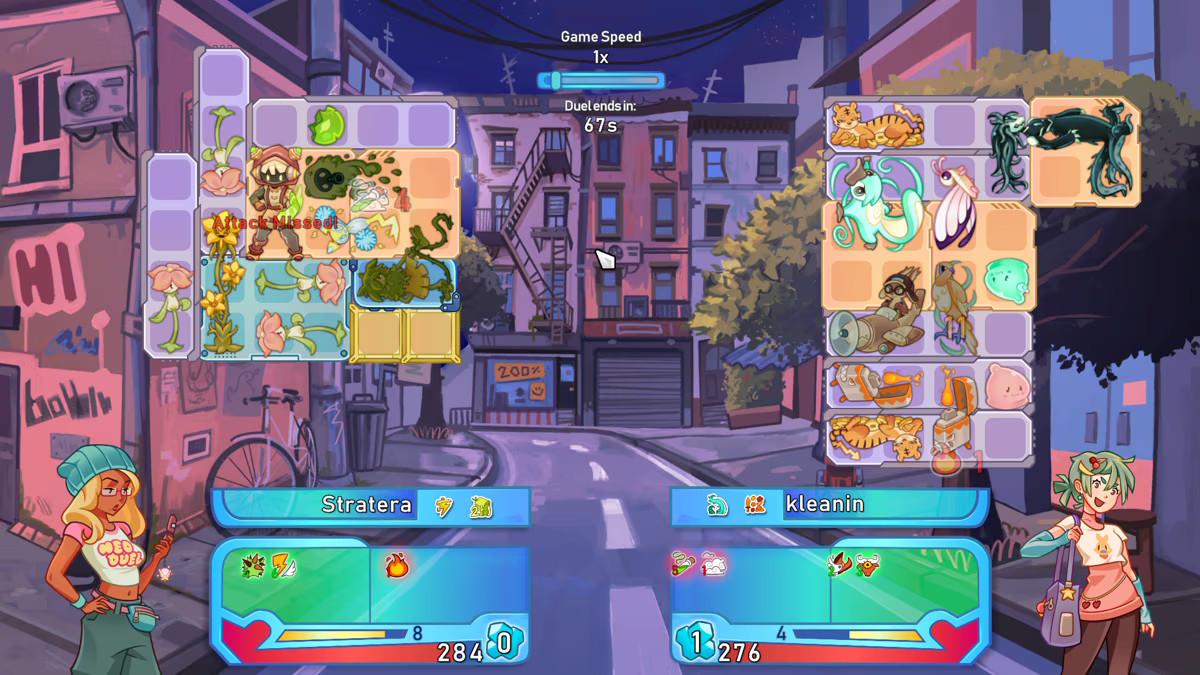This screenshot has height=675, width=1200.
Task: Click the orange cluster icon beside kleanin's name
Action: pos(755,506)
